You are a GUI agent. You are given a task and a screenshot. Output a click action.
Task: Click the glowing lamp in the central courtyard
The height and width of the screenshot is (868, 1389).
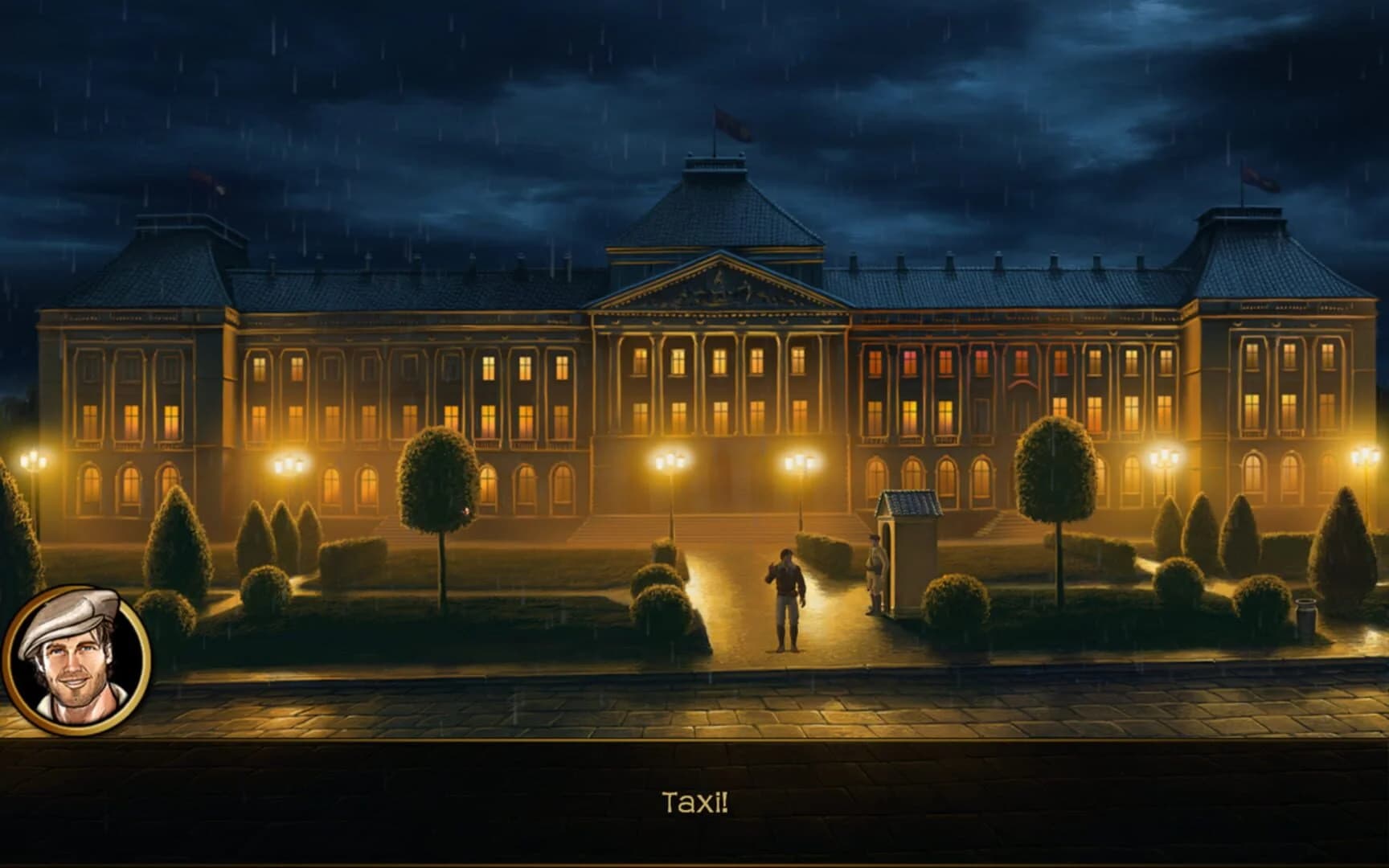tap(796, 462)
